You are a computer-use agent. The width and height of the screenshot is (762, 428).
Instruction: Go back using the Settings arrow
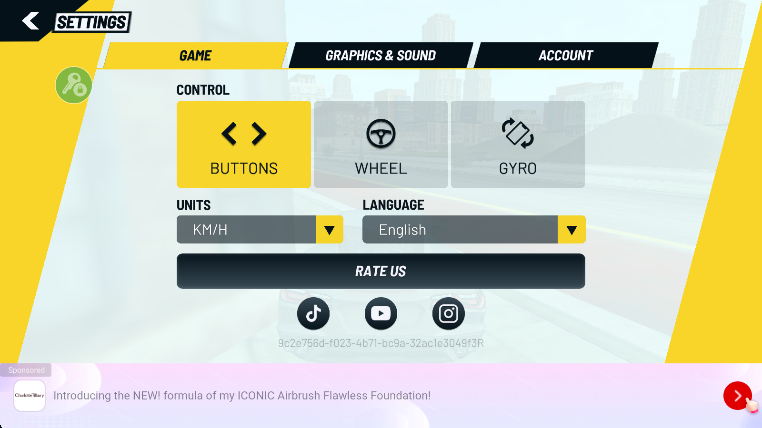[31, 21]
